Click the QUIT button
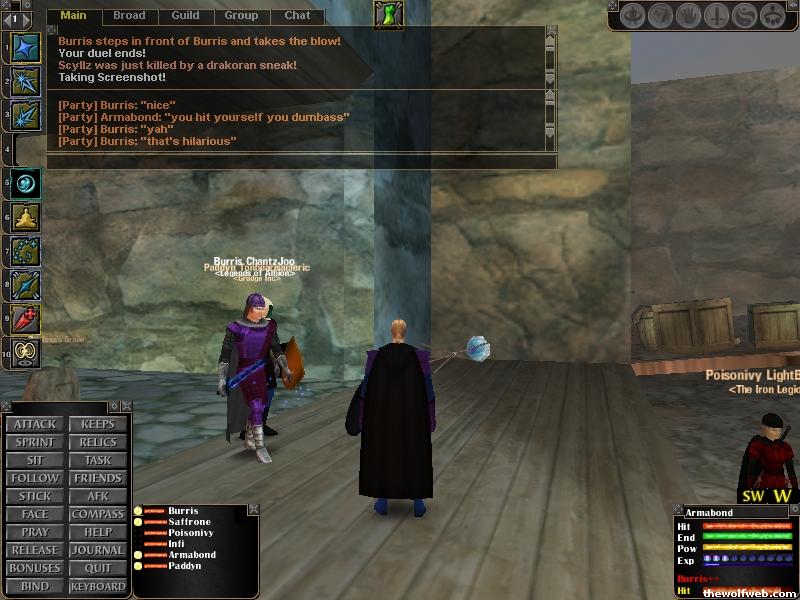Viewport: 800px width, 600px height. point(98,568)
